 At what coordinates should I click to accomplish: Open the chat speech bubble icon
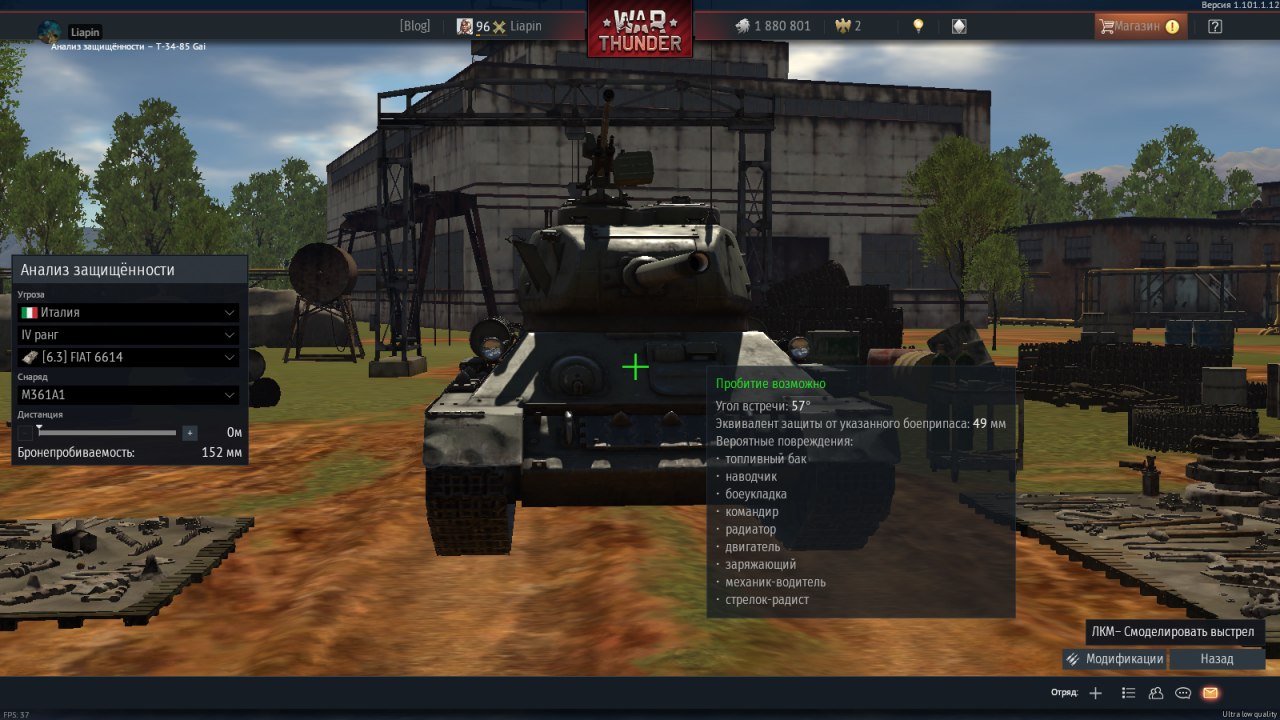point(1183,693)
